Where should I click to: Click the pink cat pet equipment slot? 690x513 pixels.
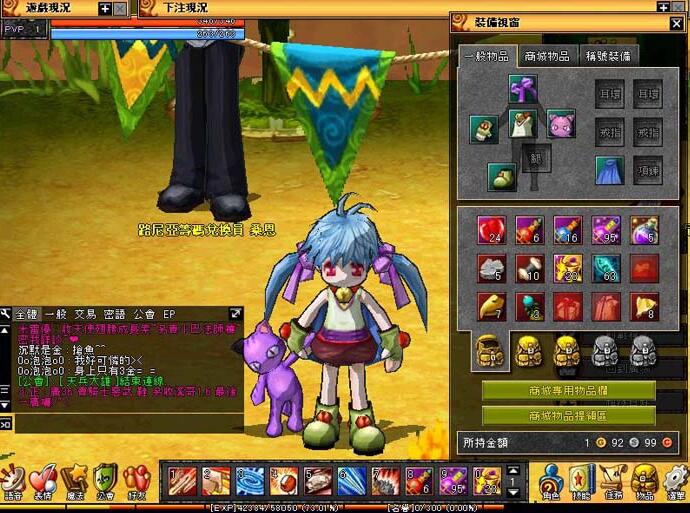tap(560, 125)
